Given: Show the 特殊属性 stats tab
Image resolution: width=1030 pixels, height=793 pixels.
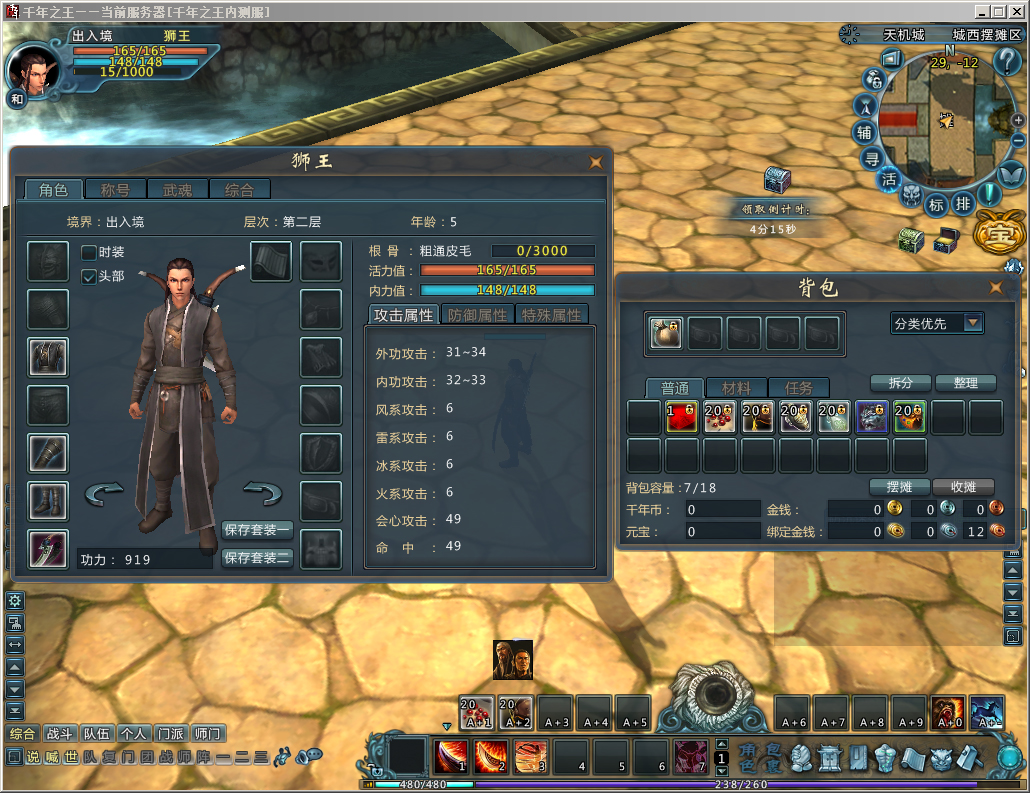Looking at the screenshot, I should tap(551, 314).
